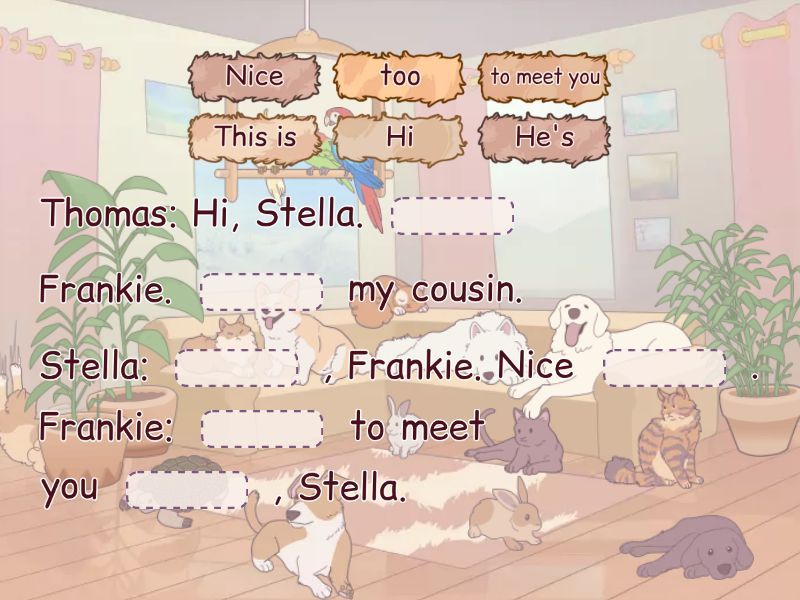
Task: Choose the 'to meet you' tile
Action: pos(545,77)
